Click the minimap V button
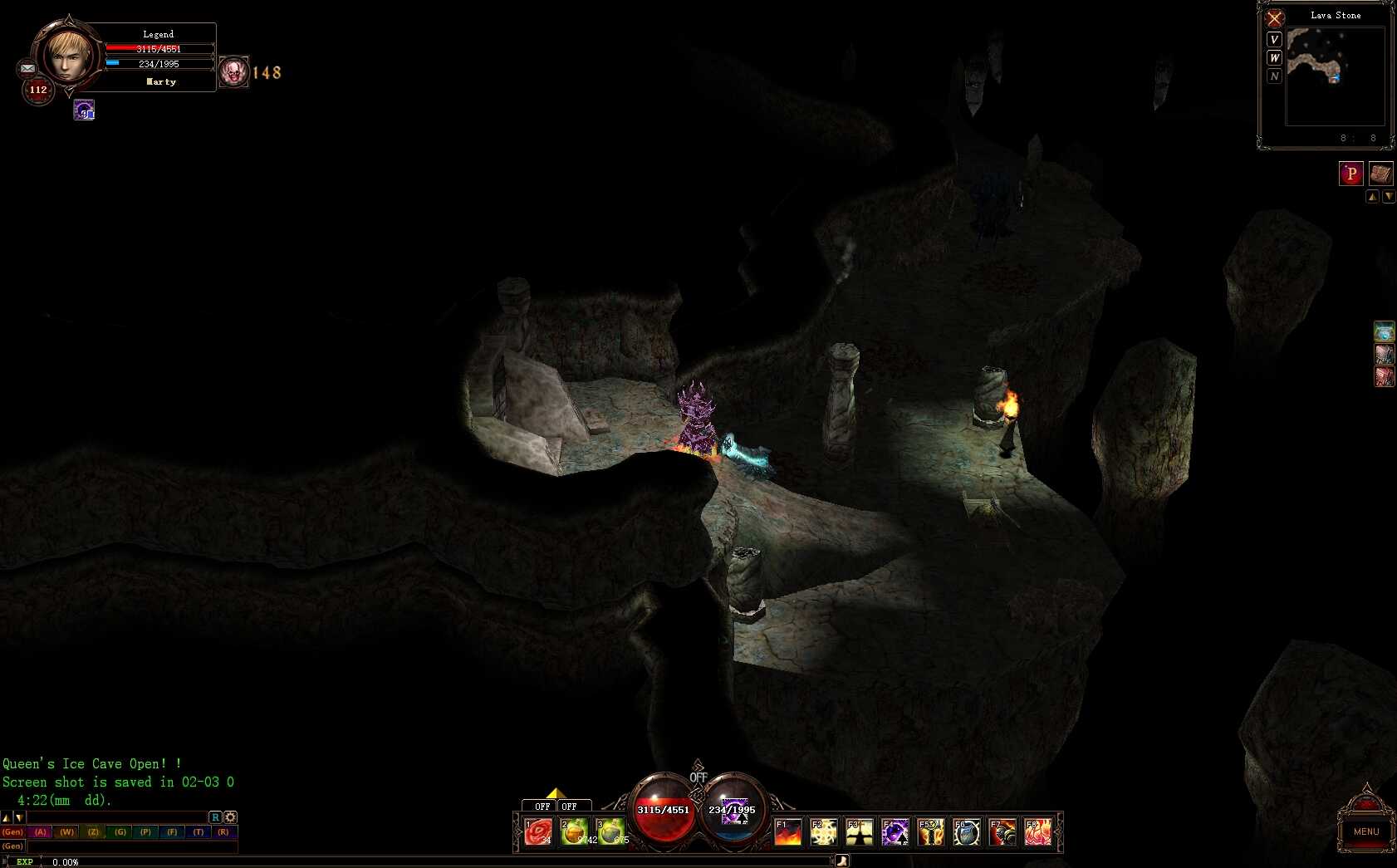The height and width of the screenshot is (868, 1397). coord(1274,40)
